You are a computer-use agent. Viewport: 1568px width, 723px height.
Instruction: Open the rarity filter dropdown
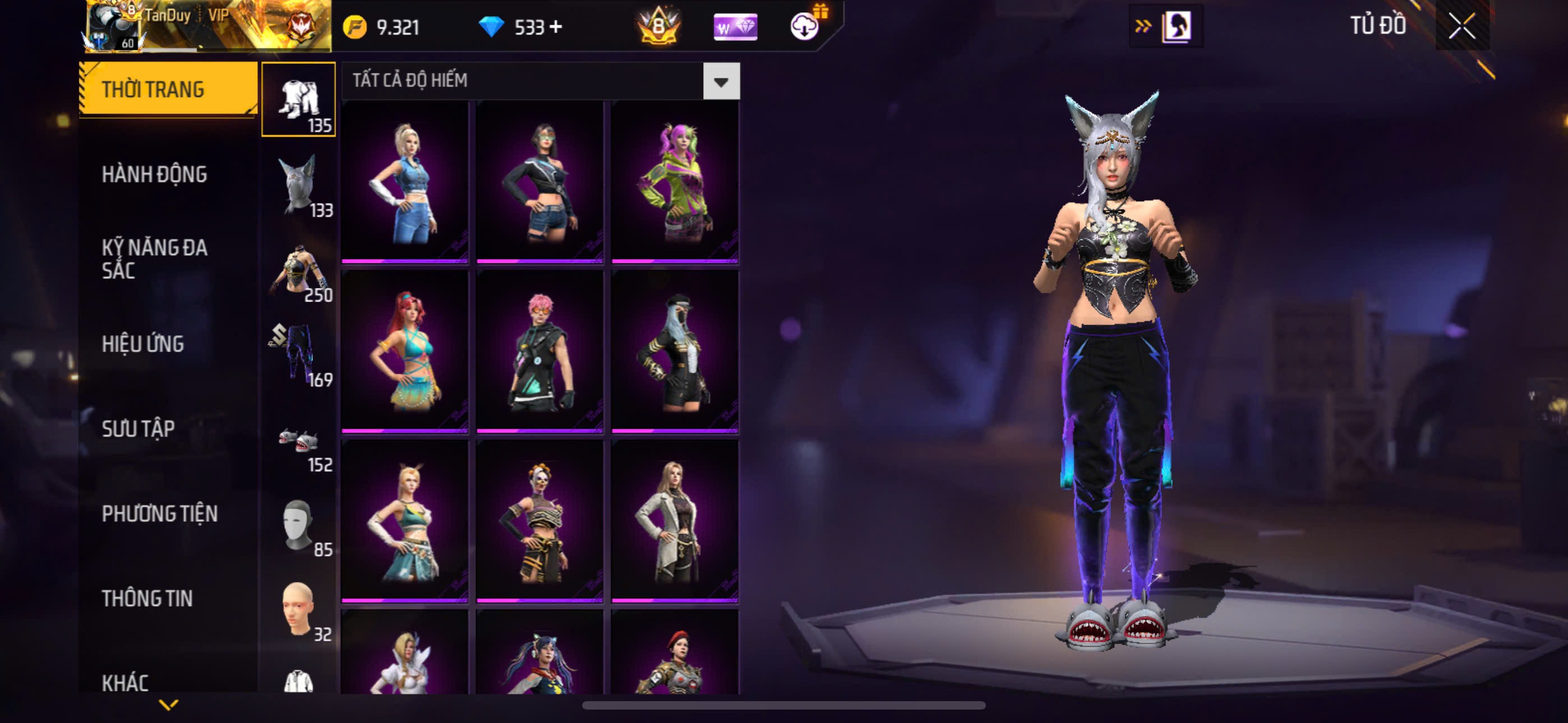pyautogui.click(x=721, y=81)
